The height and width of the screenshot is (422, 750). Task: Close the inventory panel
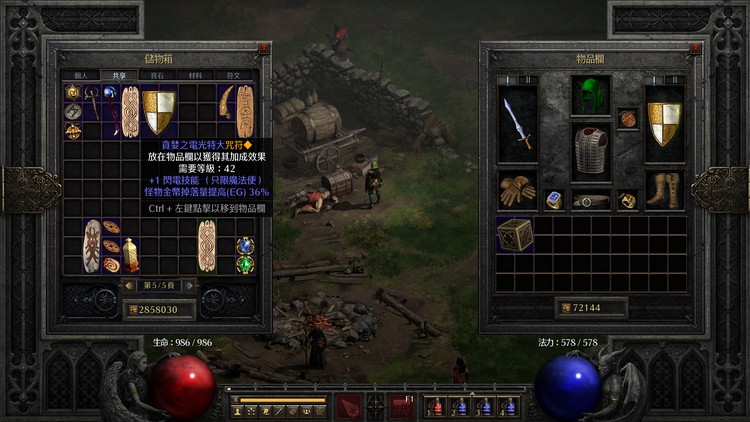pyautogui.click(x=686, y=48)
